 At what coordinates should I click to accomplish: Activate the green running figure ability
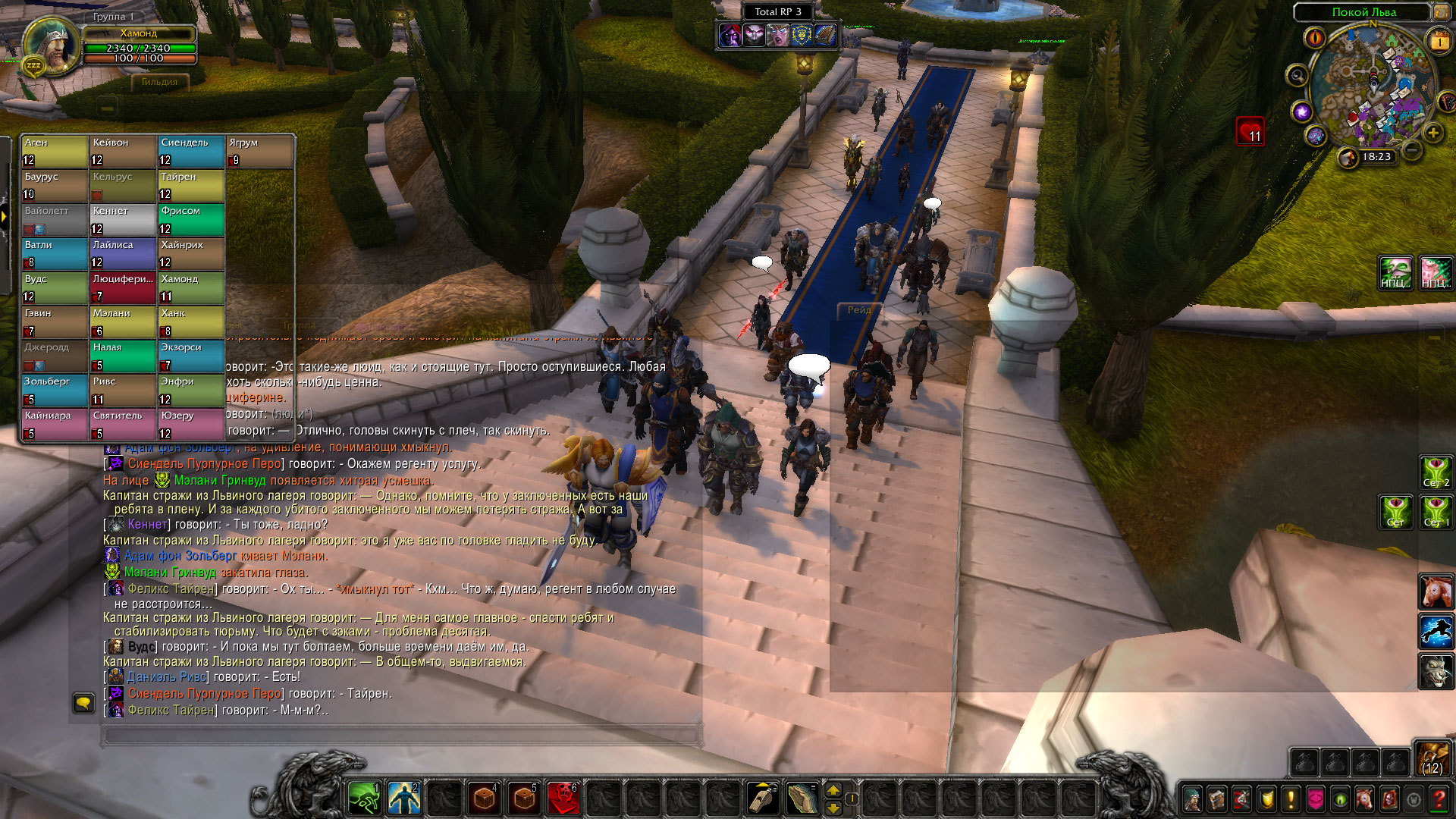pyautogui.click(x=364, y=798)
